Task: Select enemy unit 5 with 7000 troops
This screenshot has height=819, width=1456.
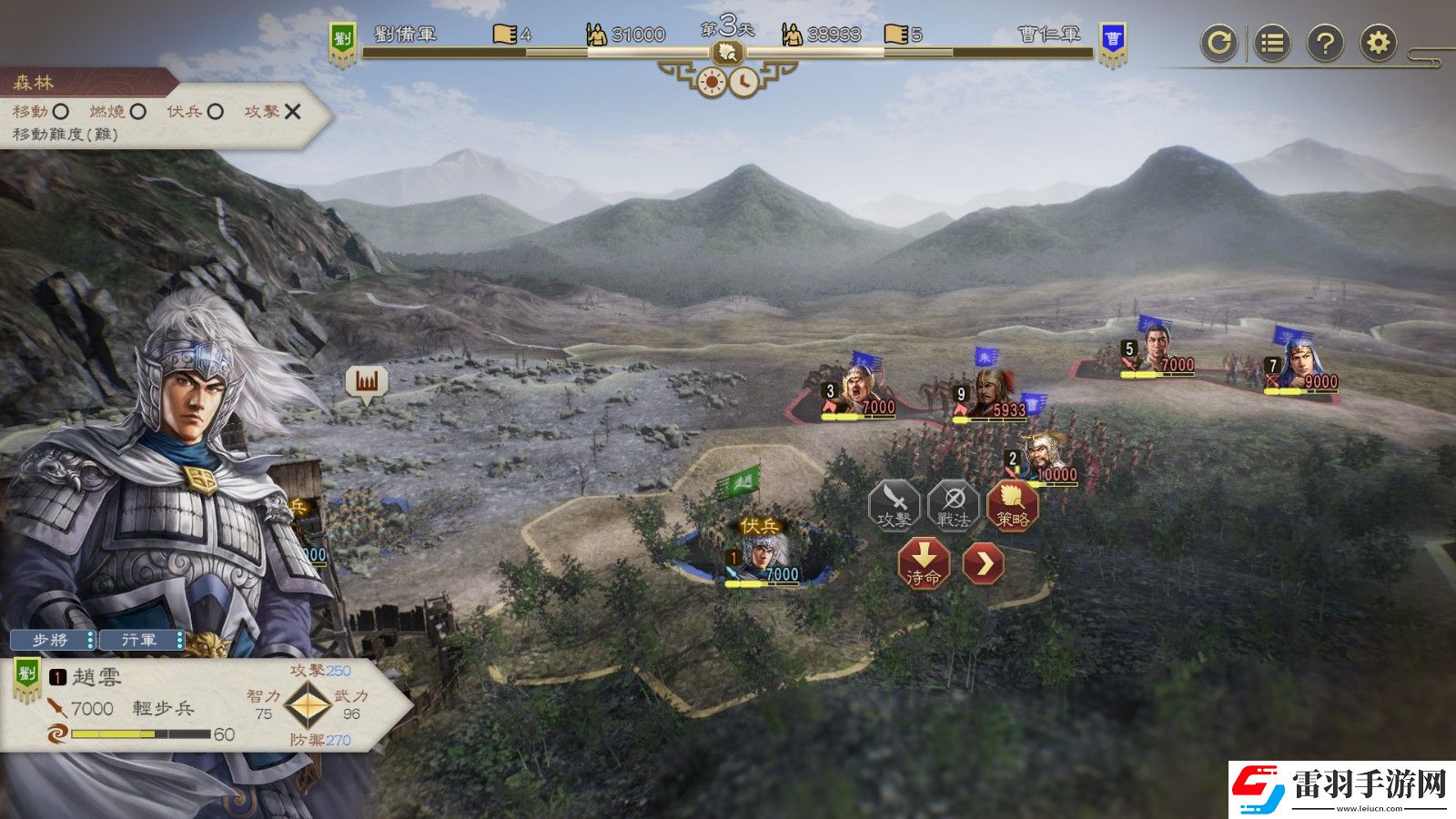Action: (1157, 351)
